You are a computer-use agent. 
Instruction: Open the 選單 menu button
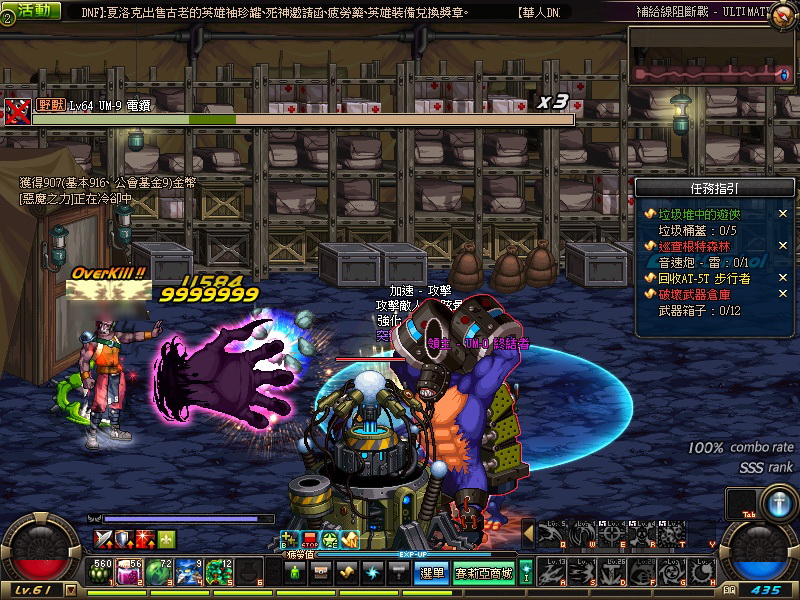pos(431,573)
